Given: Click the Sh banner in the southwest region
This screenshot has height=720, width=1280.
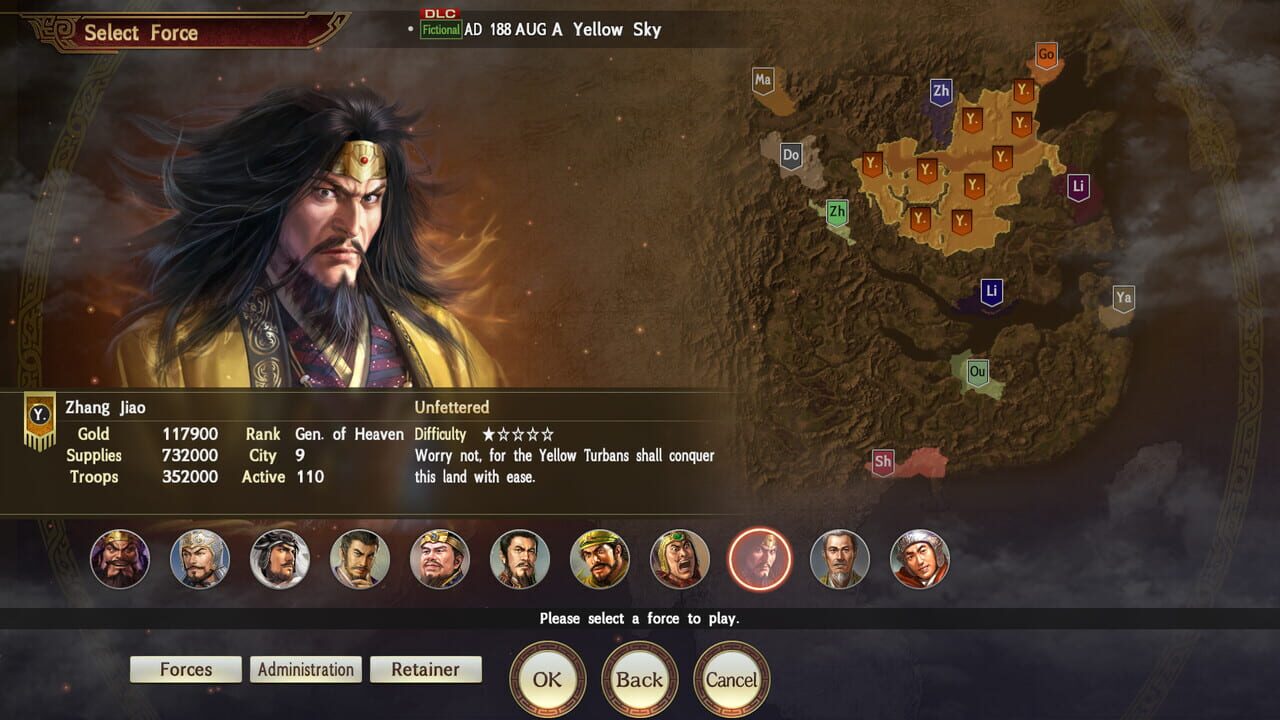Looking at the screenshot, I should pos(883,462).
